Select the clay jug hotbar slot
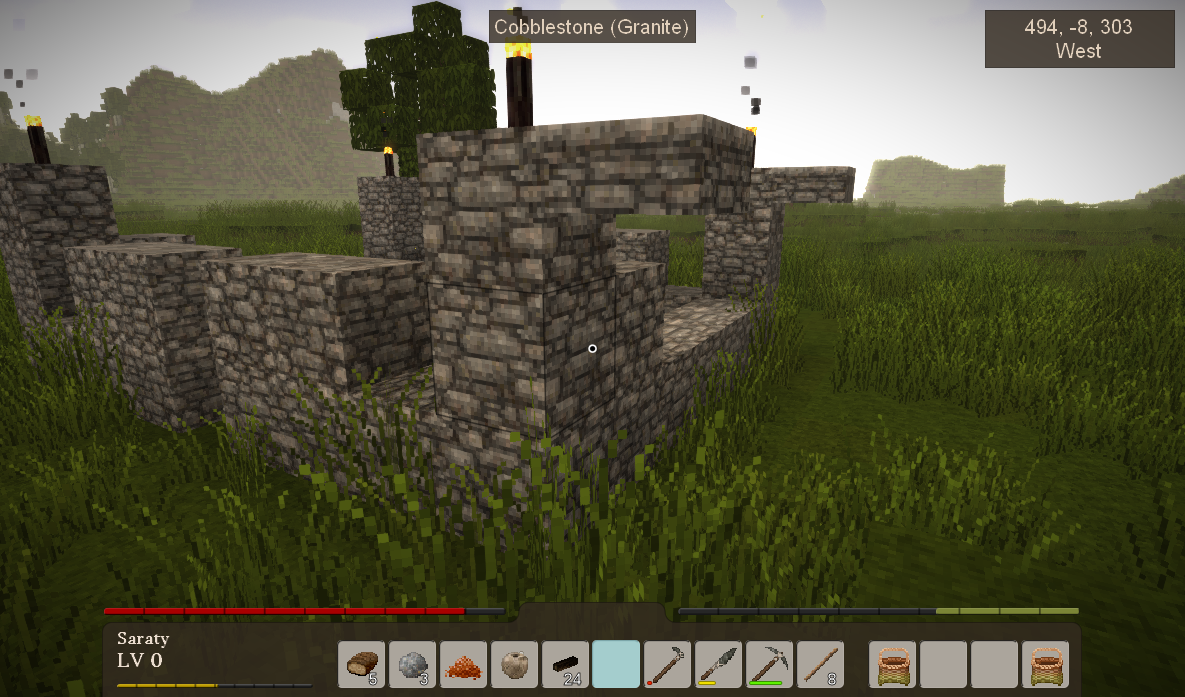1185x697 pixels. [x=515, y=664]
